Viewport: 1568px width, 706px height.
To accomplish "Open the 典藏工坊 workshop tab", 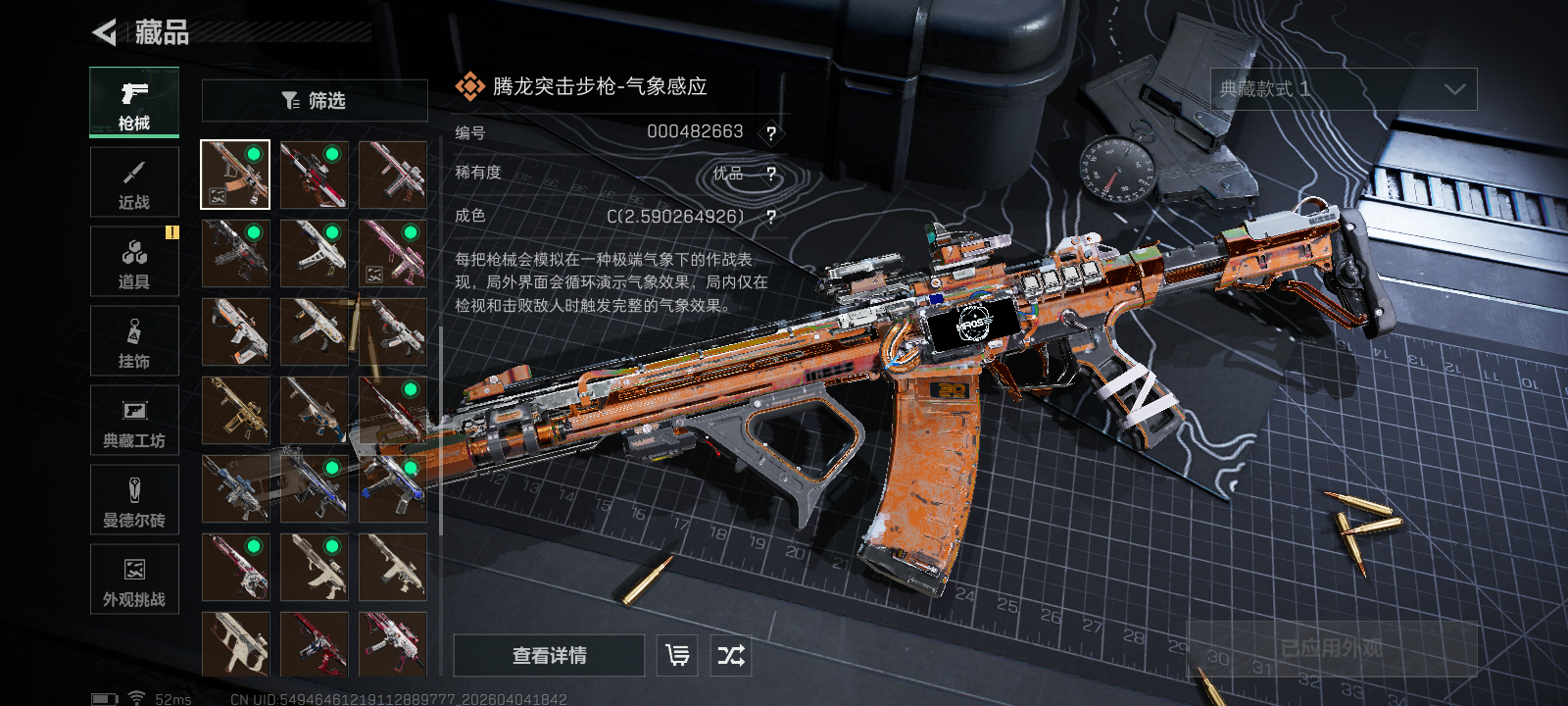I will [134, 421].
